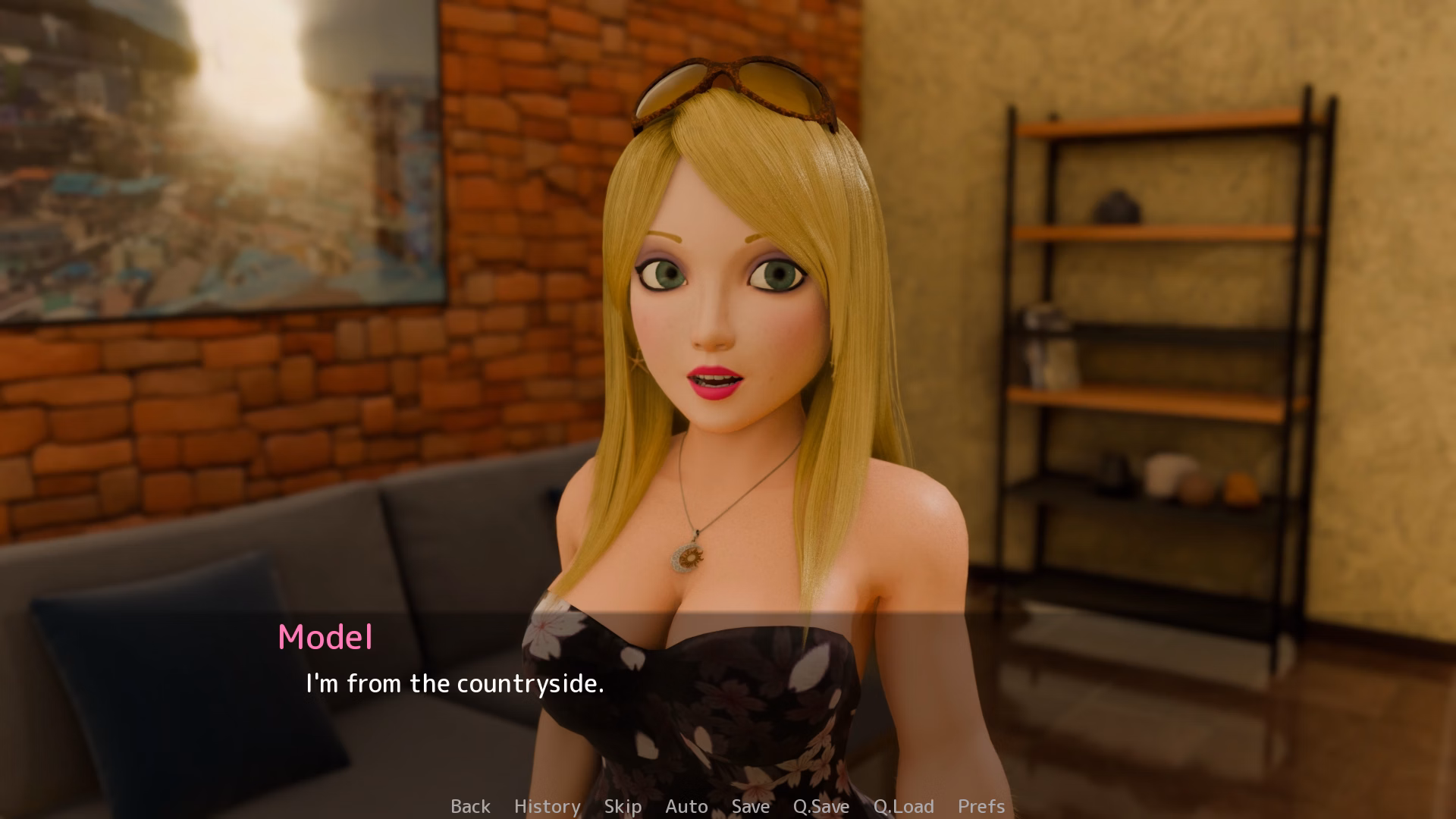1456x819 pixels.
Task: Go Back to the previous dialogue line
Action: click(x=470, y=806)
